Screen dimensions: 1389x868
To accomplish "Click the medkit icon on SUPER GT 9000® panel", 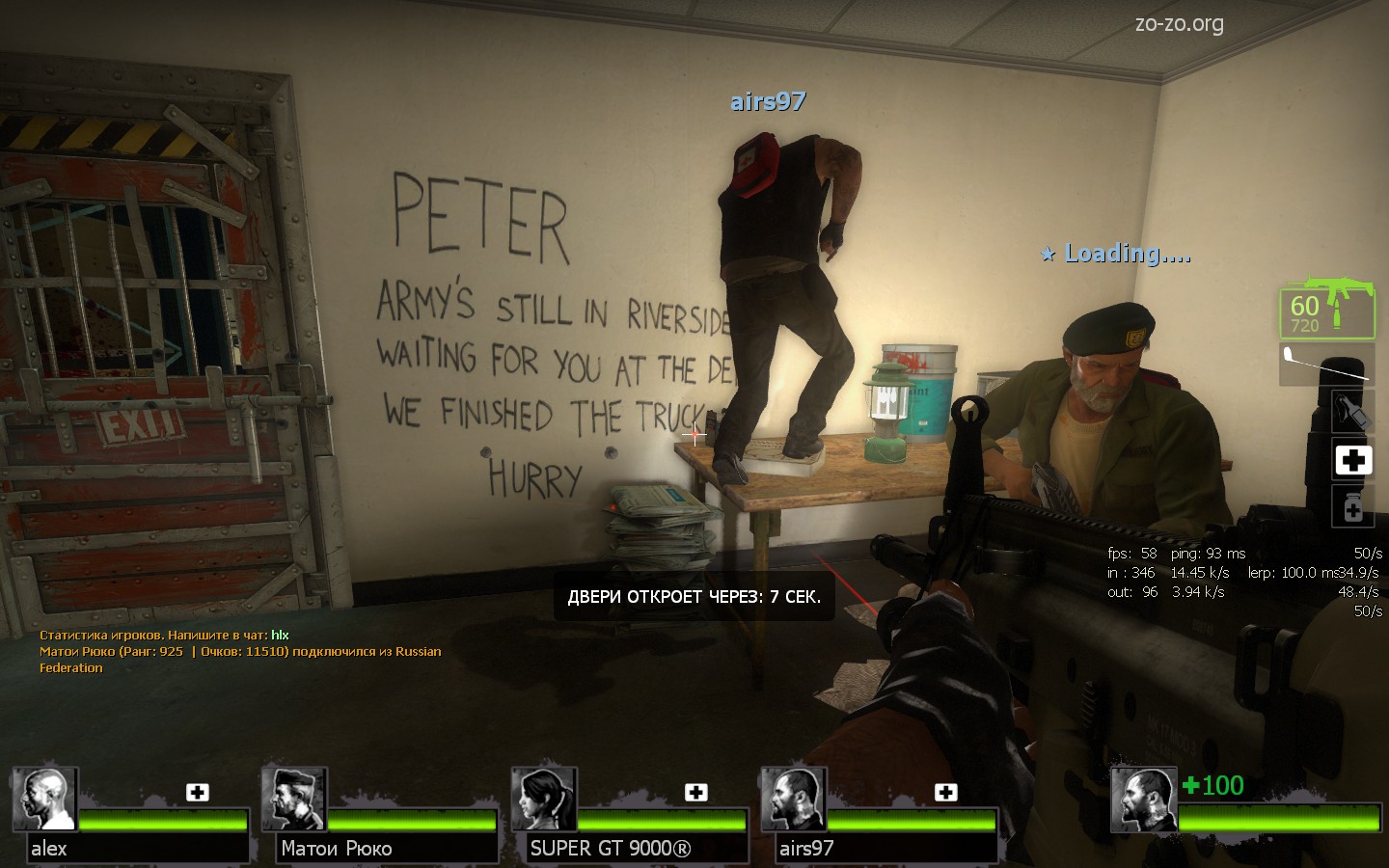I will pos(696,792).
